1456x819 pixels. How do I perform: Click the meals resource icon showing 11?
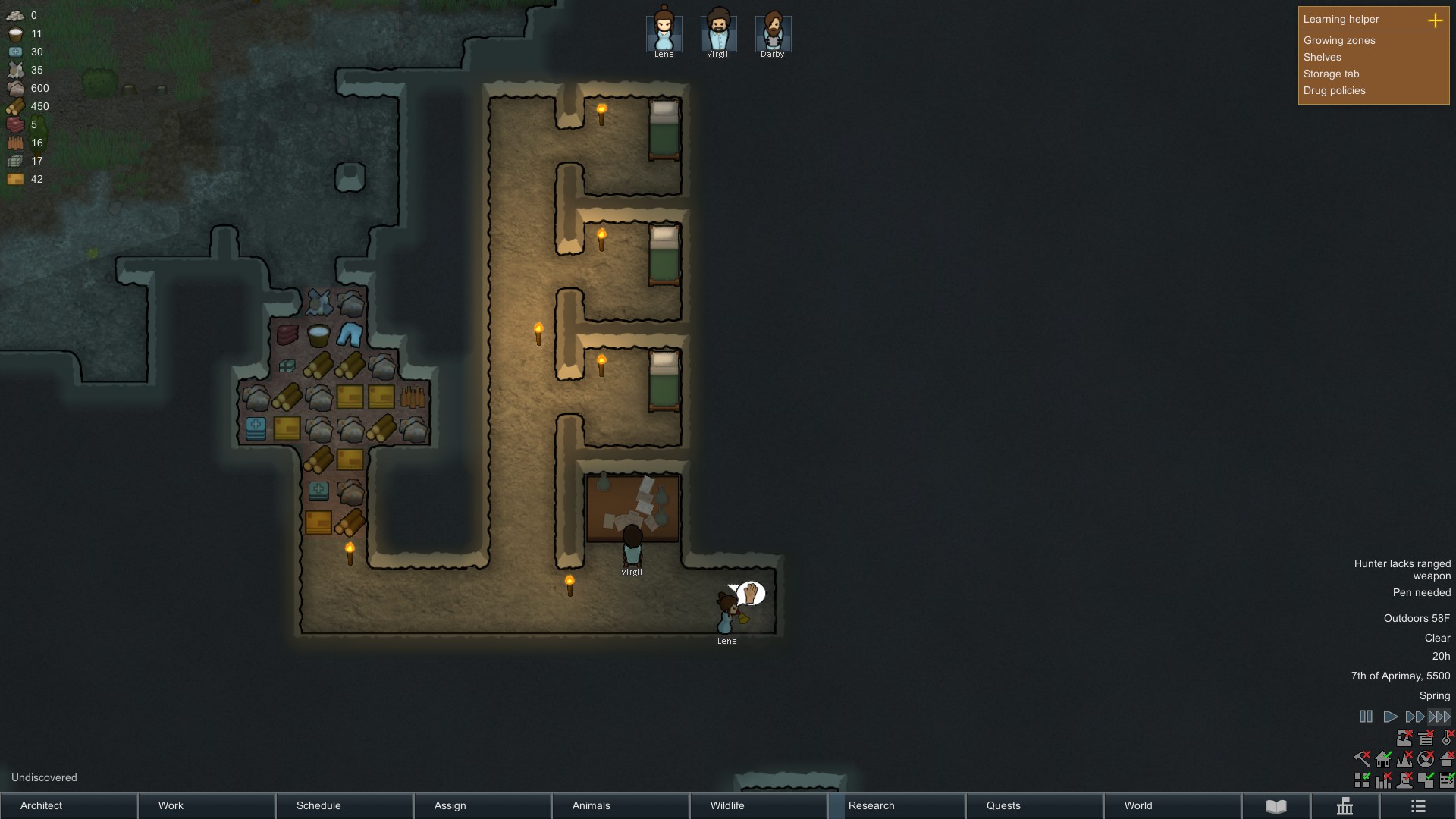coord(15,33)
